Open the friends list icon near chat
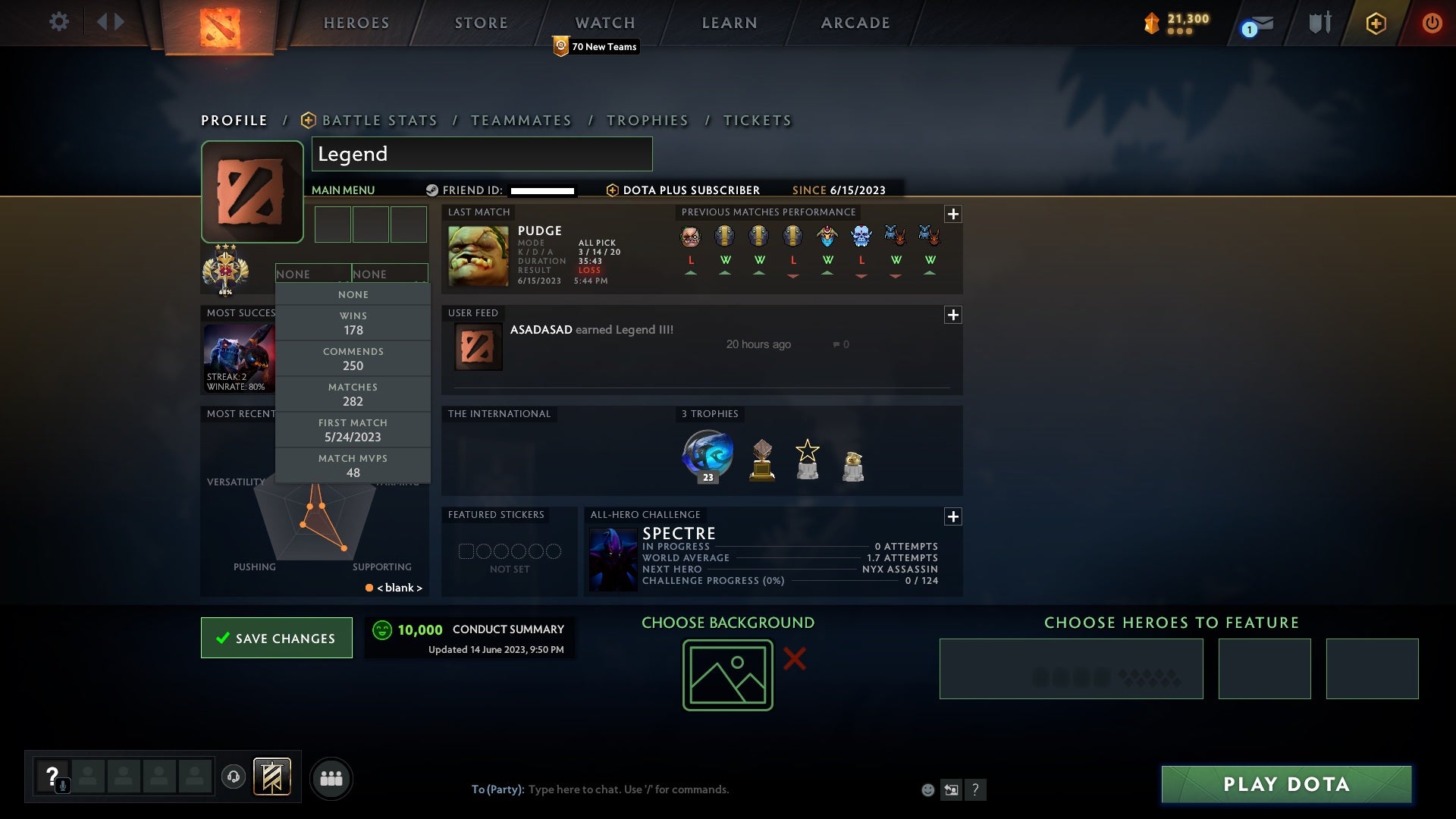The height and width of the screenshot is (819, 1456). pos(331,778)
